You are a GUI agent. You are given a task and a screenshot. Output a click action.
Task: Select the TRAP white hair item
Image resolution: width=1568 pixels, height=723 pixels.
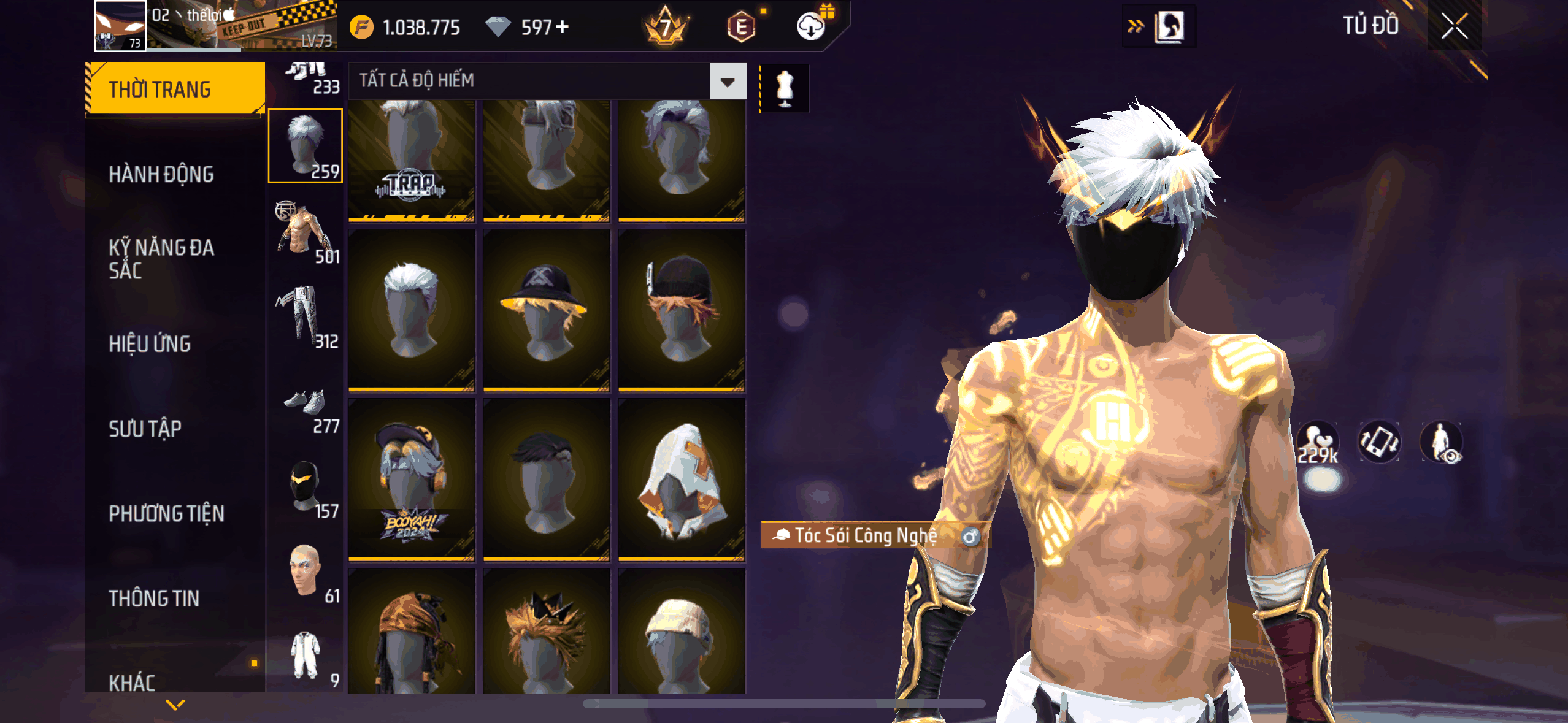pos(411,159)
